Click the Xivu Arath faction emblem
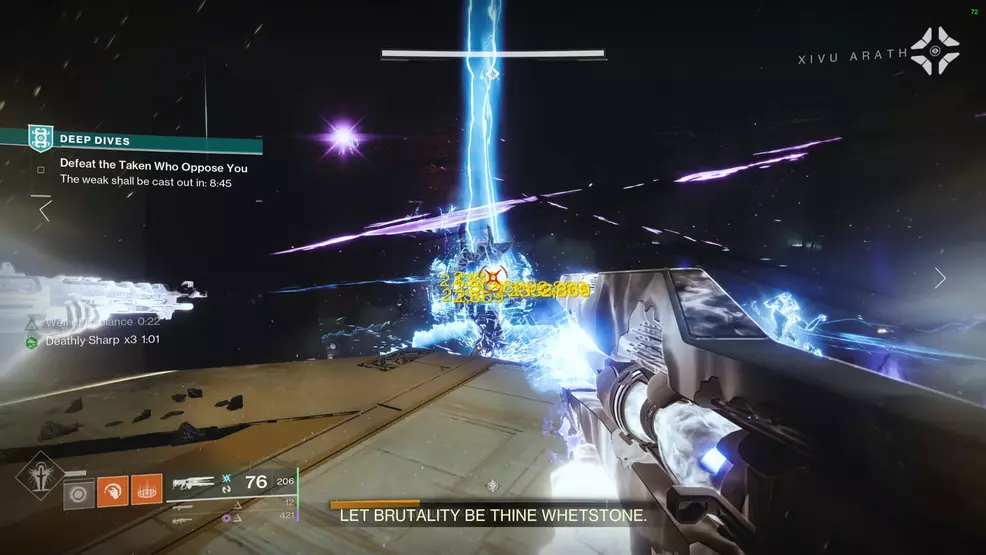Screen dimensions: 986x555 pos(934,51)
